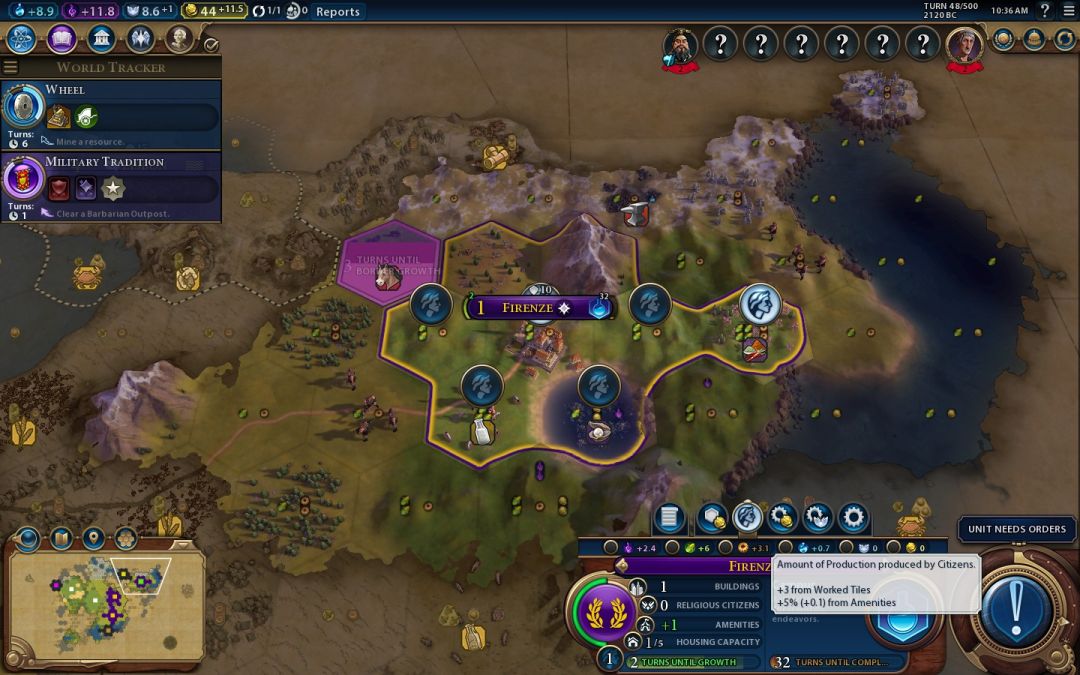Open the World Tracker options menu
This screenshot has width=1080, height=675.
[x=11, y=67]
